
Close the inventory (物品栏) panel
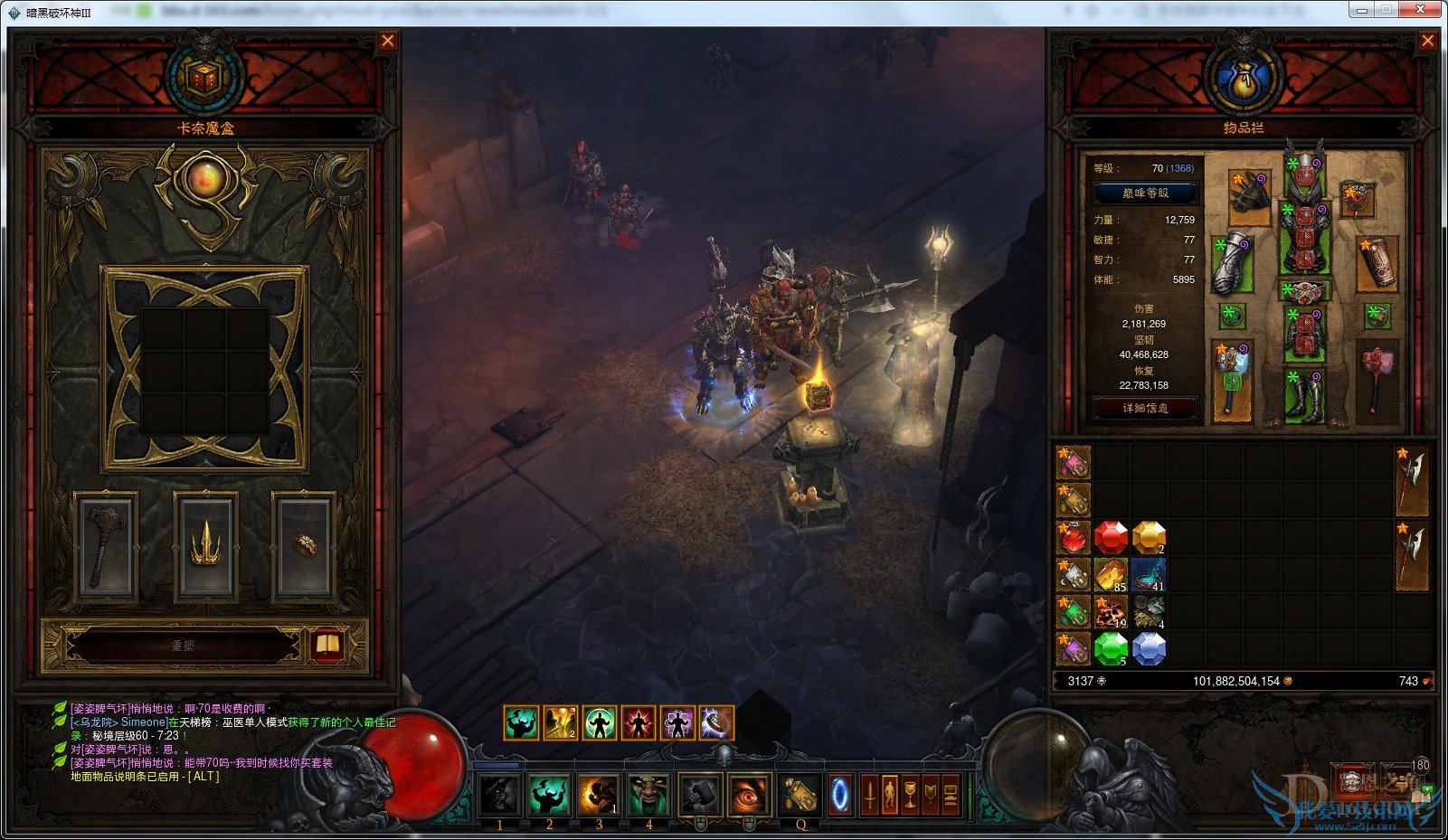pyautogui.click(x=1427, y=41)
